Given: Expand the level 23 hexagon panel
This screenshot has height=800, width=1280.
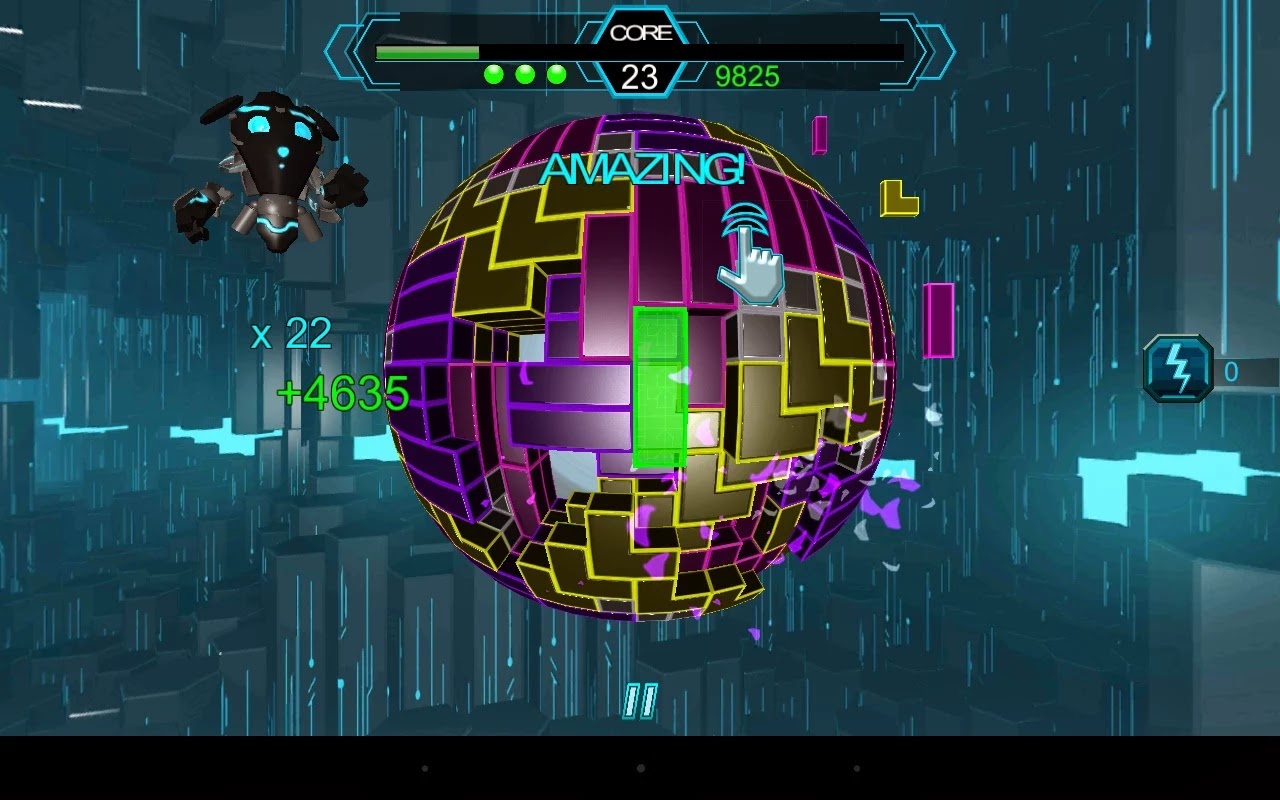Looking at the screenshot, I should point(641,73).
